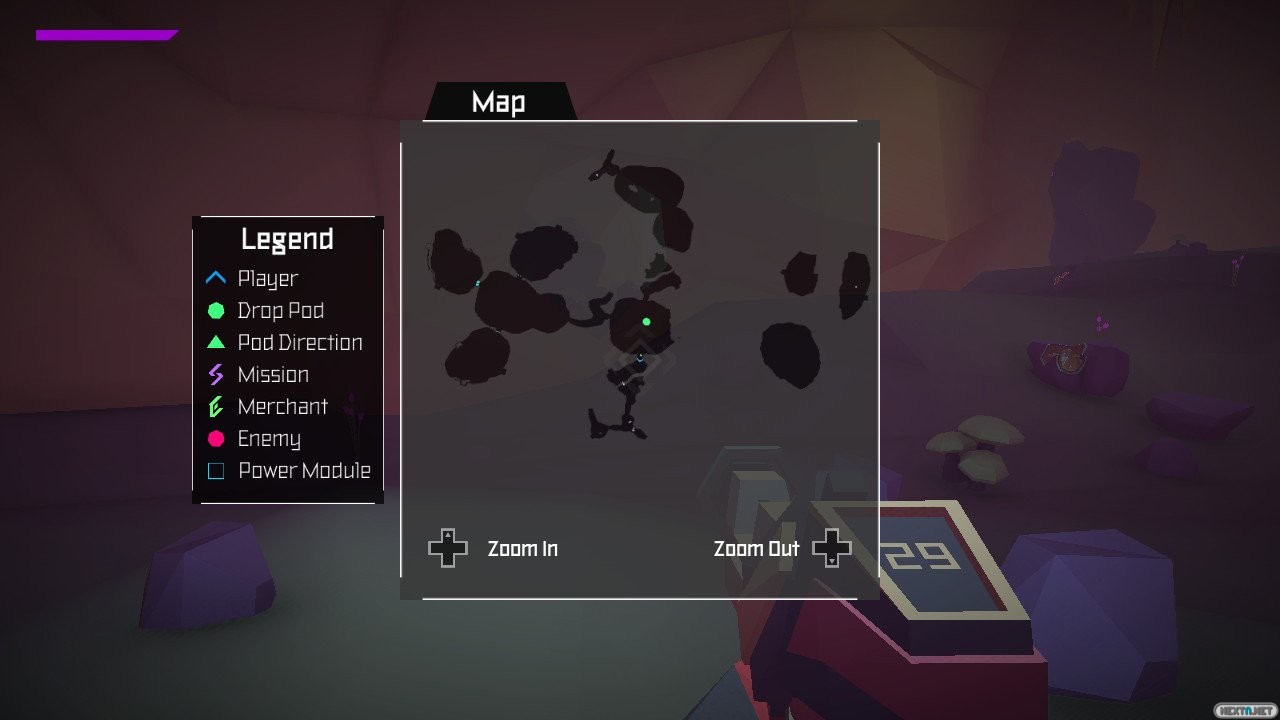The width and height of the screenshot is (1280, 720).
Task: Click the green drop pod marker on the map
Action: 647,322
